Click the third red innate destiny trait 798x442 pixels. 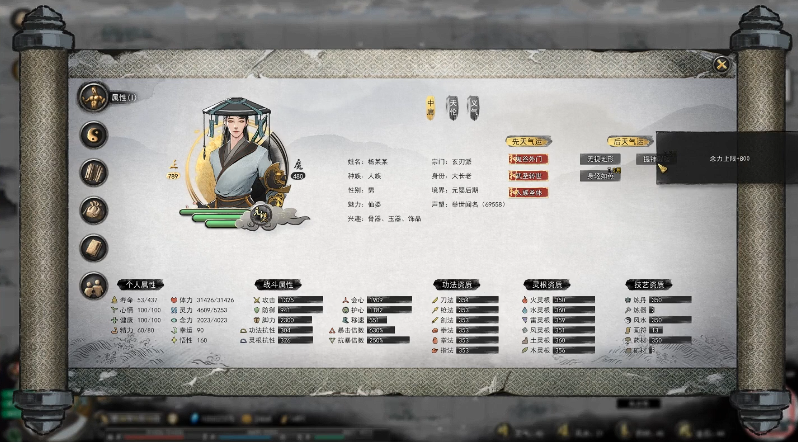(x=527, y=192)
